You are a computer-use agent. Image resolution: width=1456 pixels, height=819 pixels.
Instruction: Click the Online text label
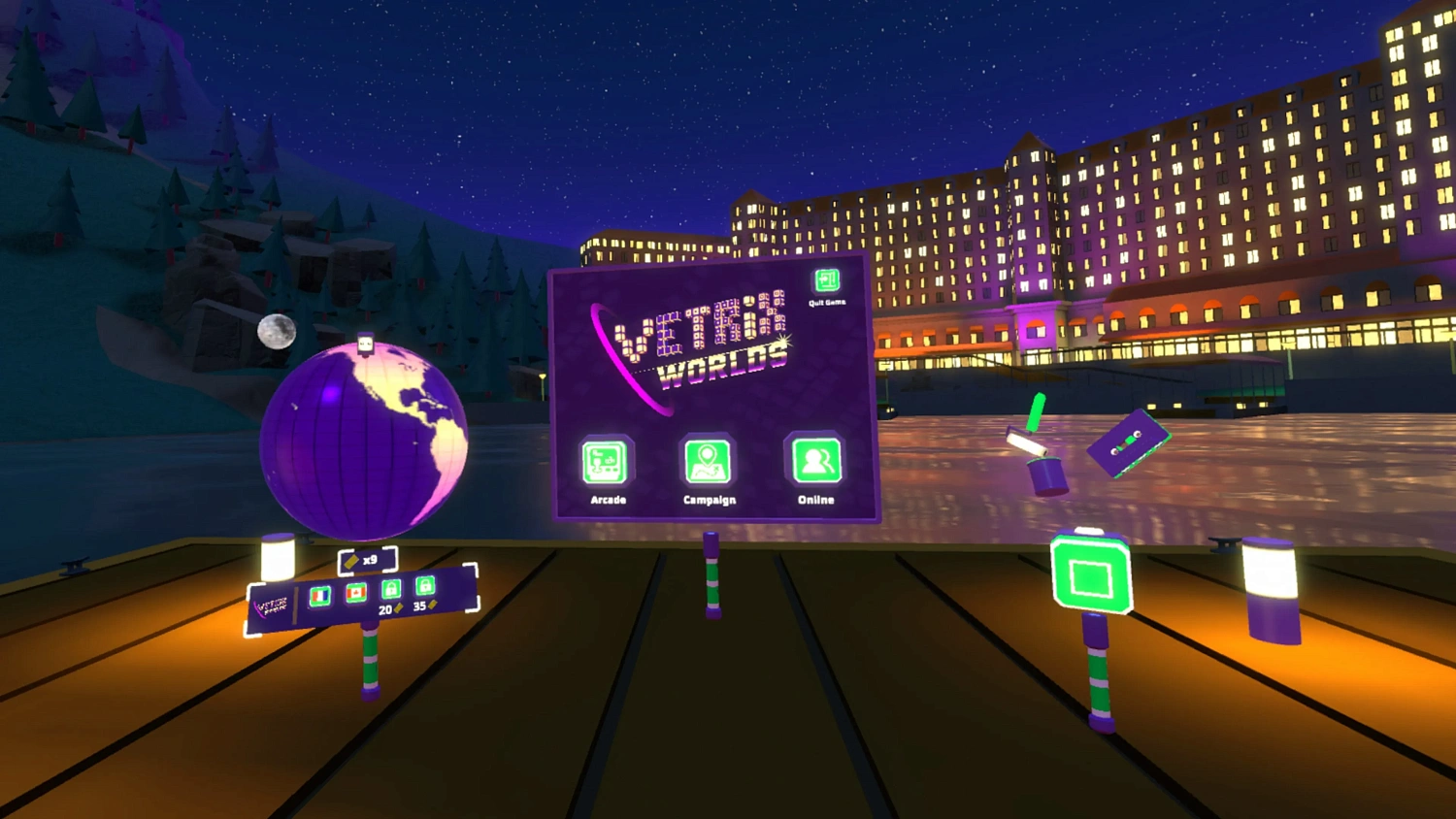[x=814, y=498]
